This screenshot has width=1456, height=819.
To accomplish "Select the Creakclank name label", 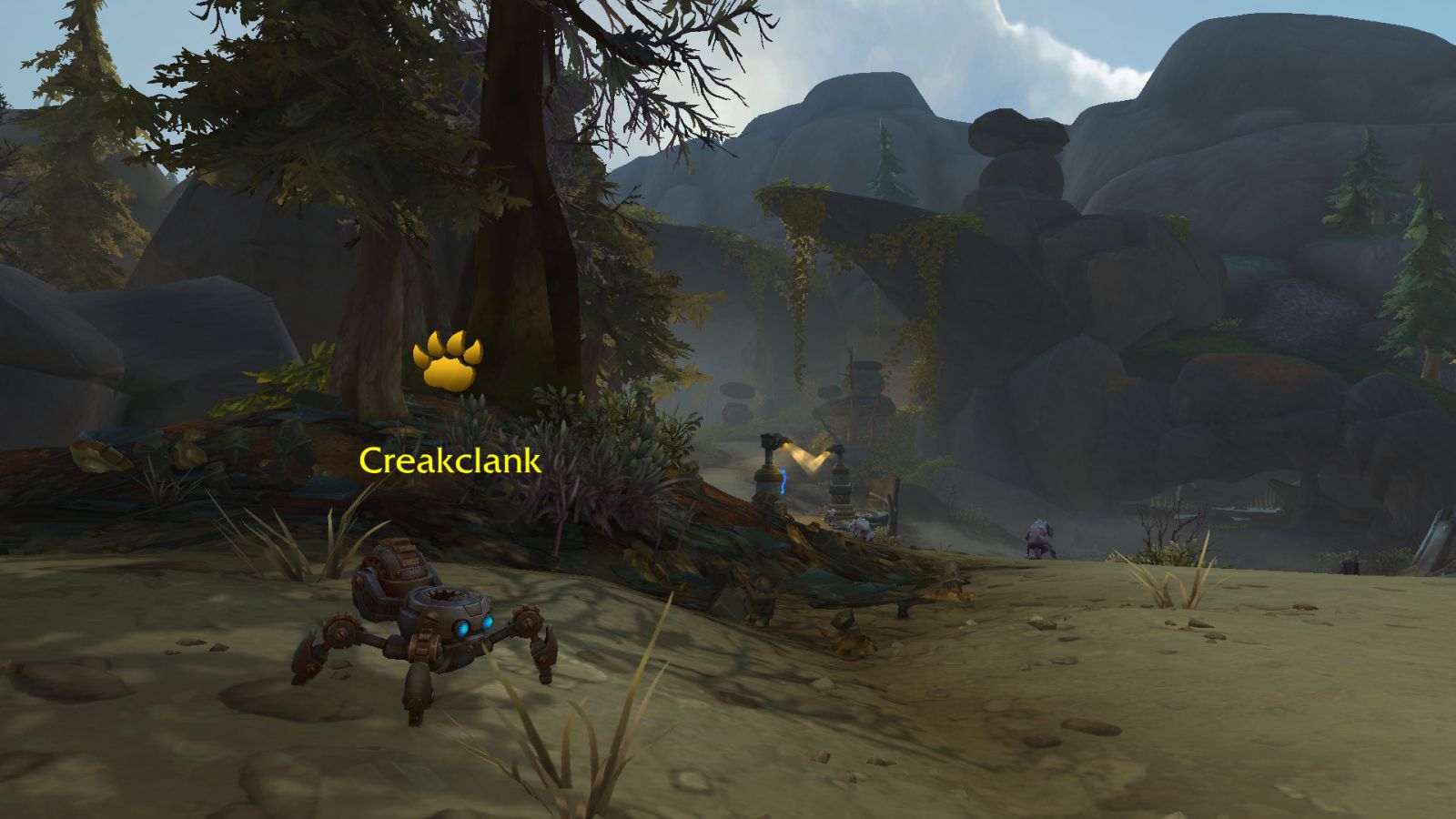I will 450,460.
